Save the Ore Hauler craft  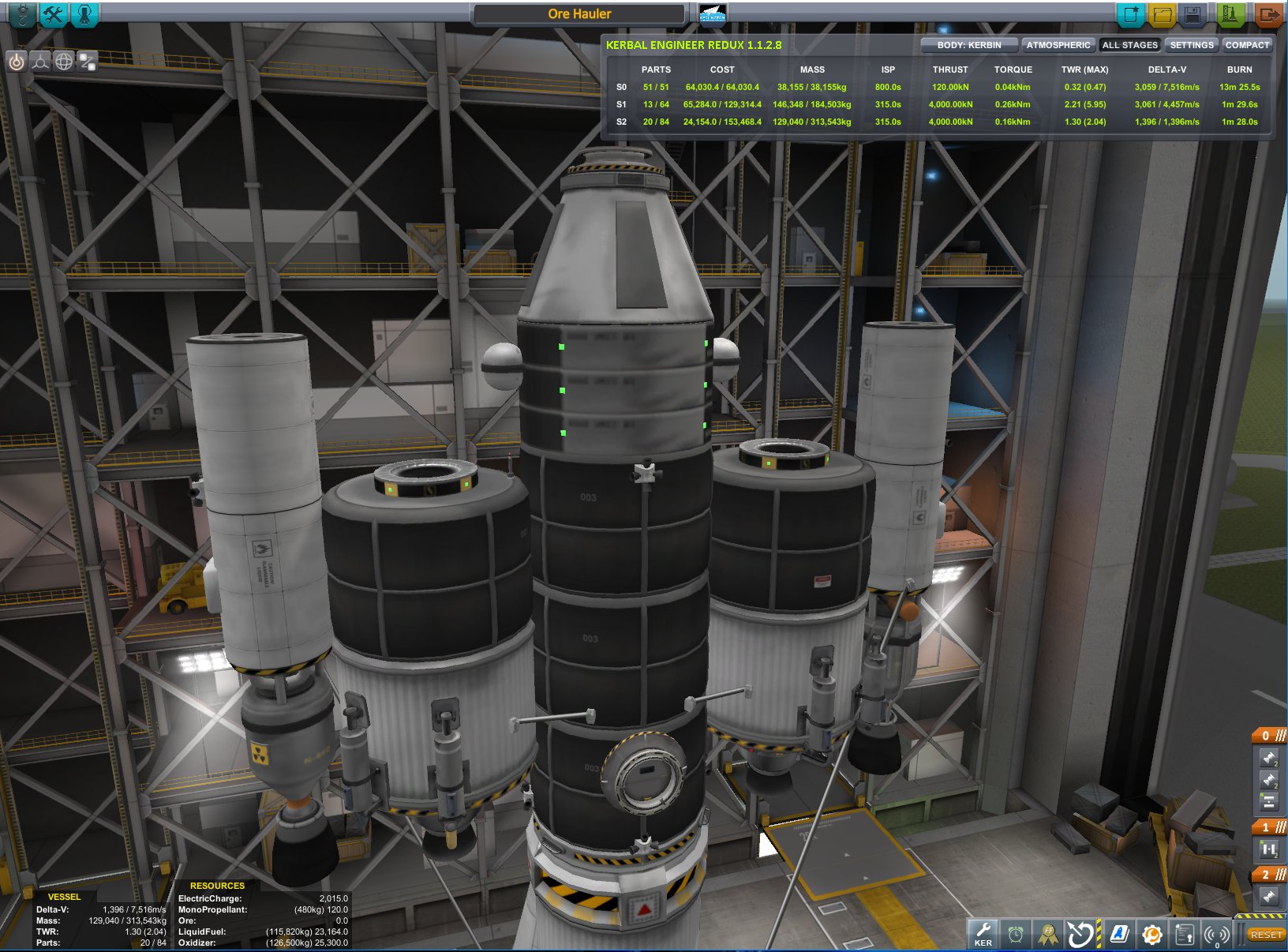(x=1192, y=13)
